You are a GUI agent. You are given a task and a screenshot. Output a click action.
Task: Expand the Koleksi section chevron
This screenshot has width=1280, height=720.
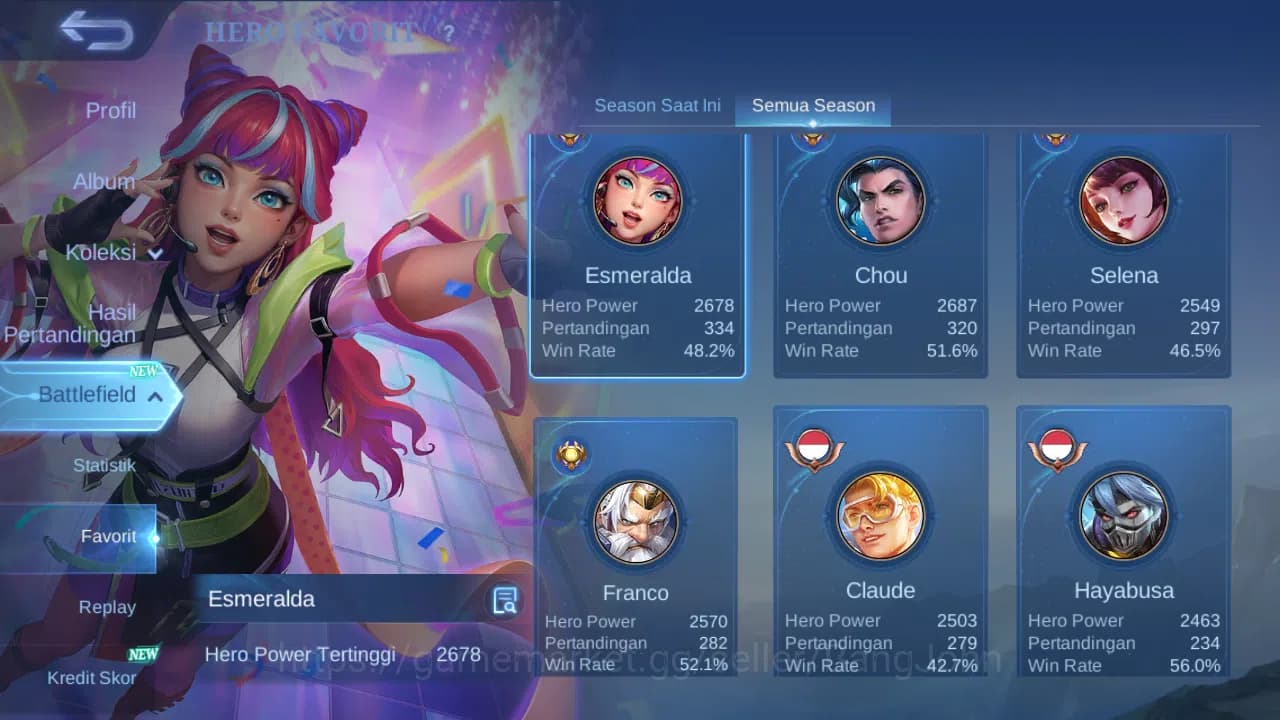[x=155, y=254]
